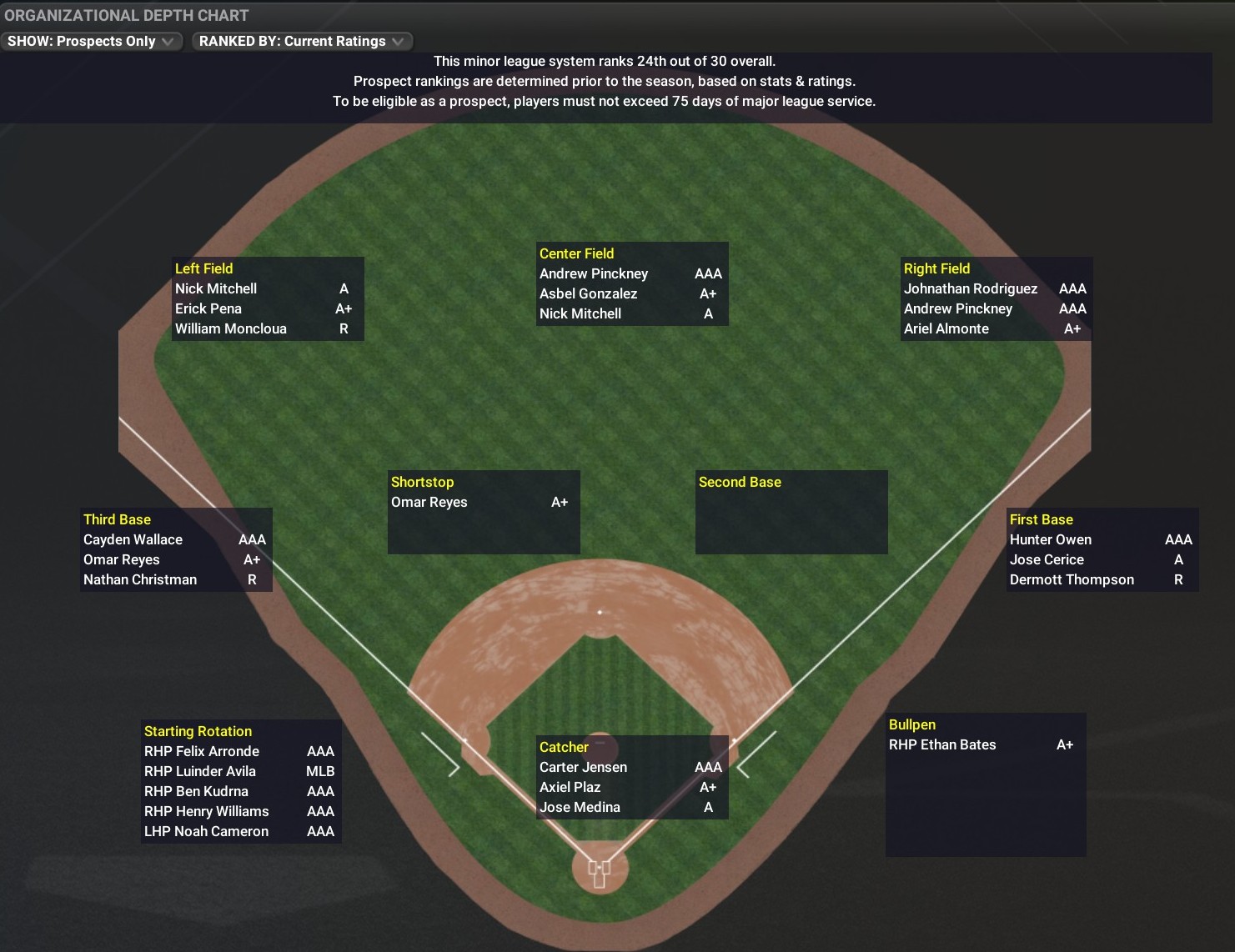Select Johnathan Rodriguez in Right Field
The width and height of the screenshot is (1235, 952).
pyautogui.click(x=971, y=288)
